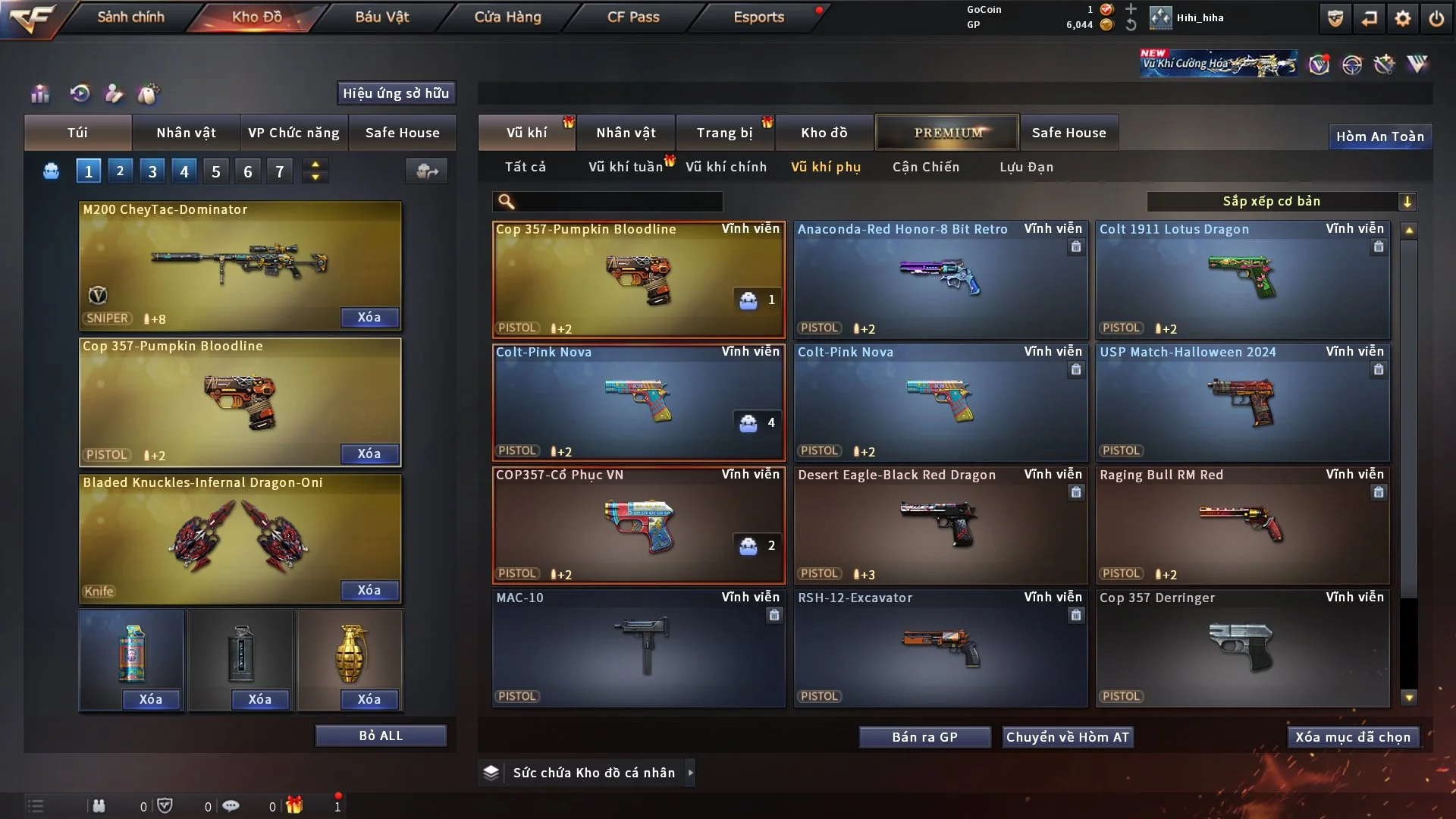Choose bag slot number 3
Image resolution: width=1456 pixels, height=819 pixels.
point(152,171)
